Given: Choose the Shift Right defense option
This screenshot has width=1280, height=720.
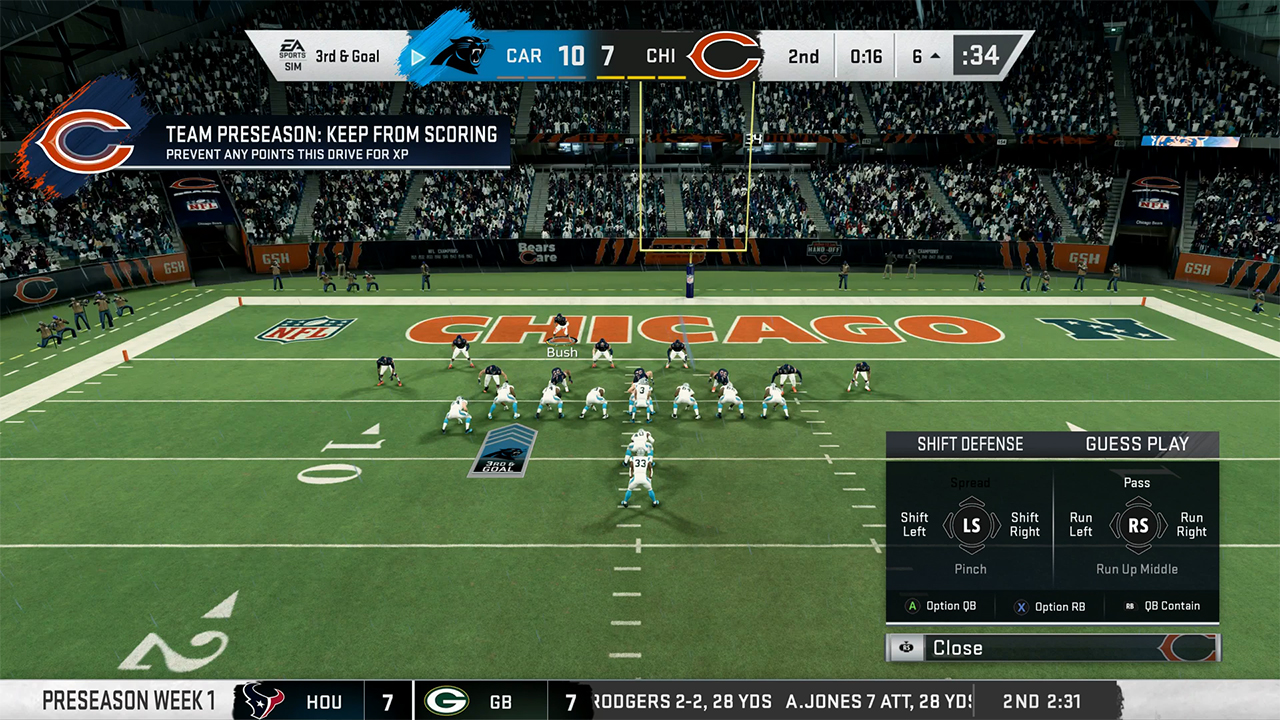Looking at the screenshot, I should pyautogui.click(x=1025, y=525).
